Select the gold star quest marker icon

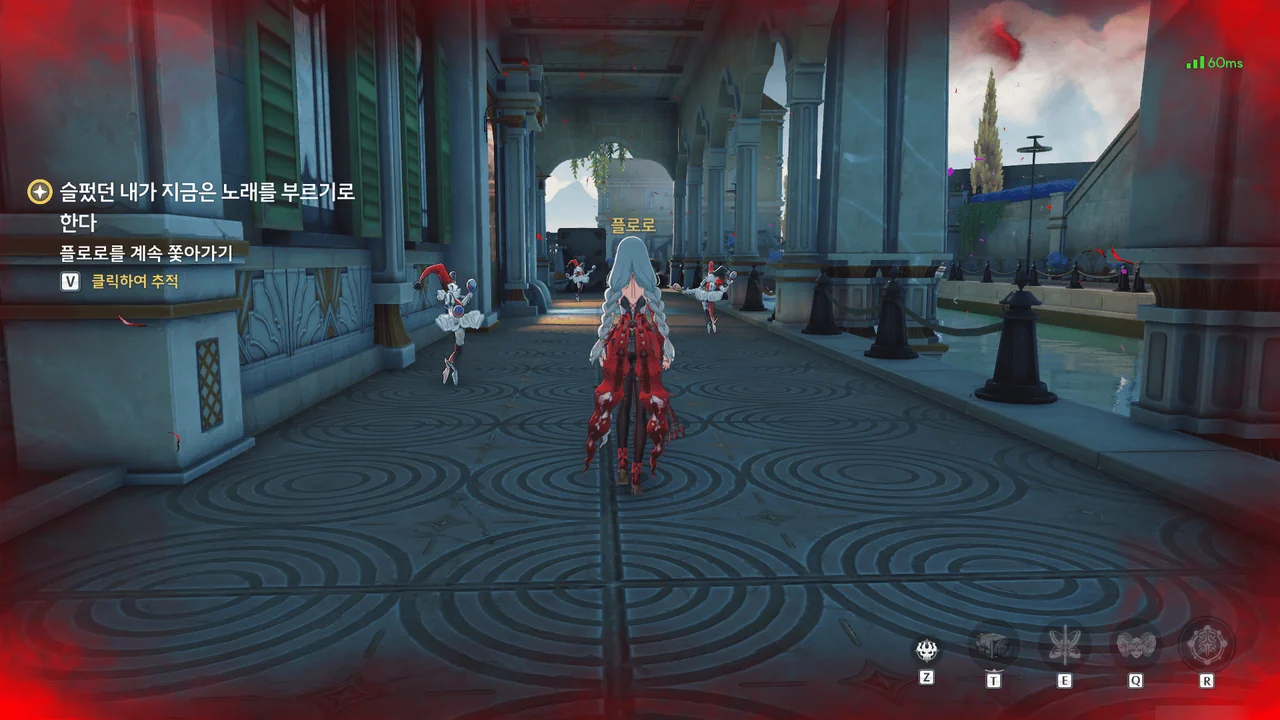[x=40, y=191]
